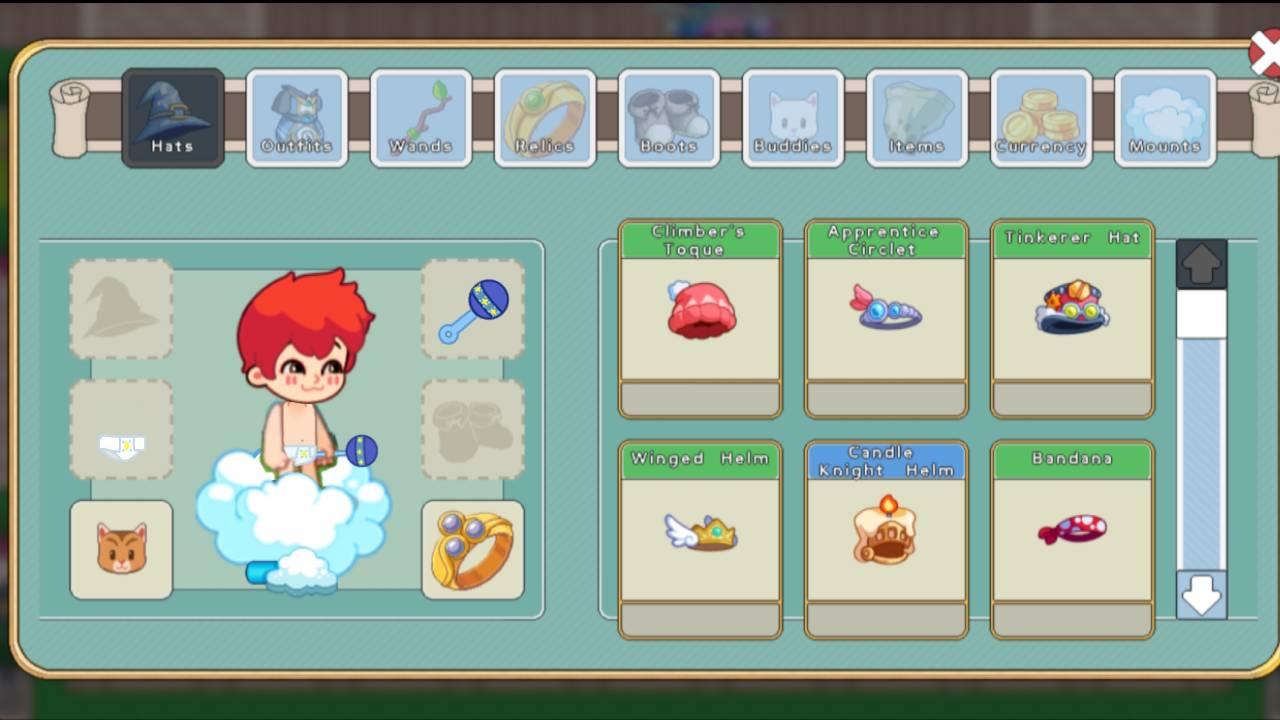1280x720 pixels.
Task: Open the Relics inventory tab
Action: click(544, 117)
